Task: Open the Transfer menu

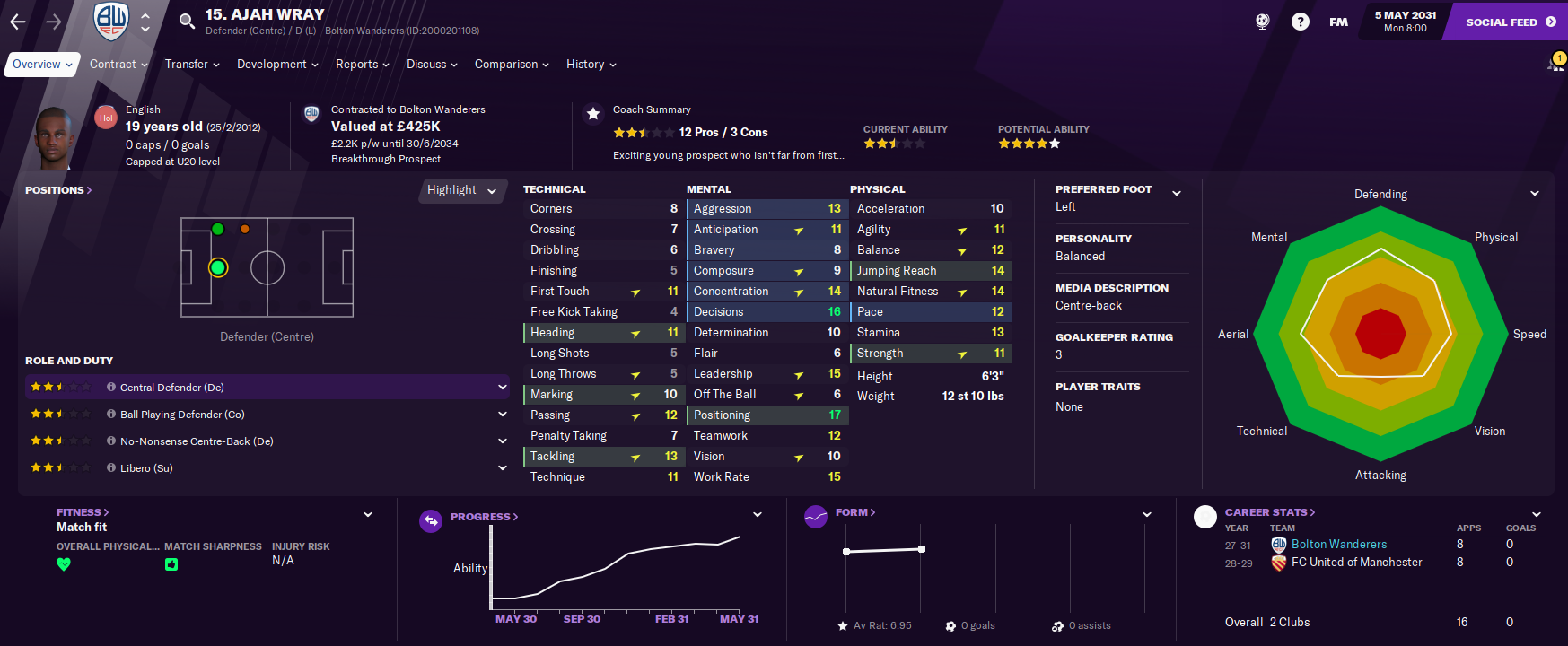Action: tap(192, 65)
